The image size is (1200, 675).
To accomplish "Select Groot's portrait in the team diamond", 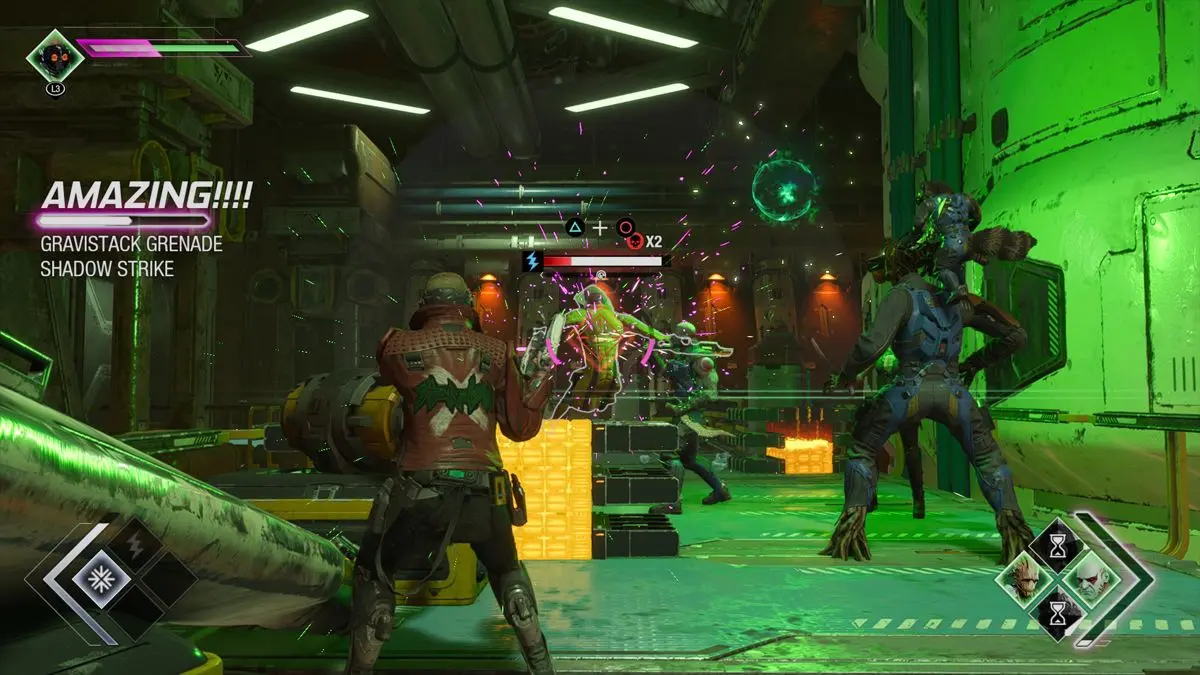I will (x=1024, y=580).
